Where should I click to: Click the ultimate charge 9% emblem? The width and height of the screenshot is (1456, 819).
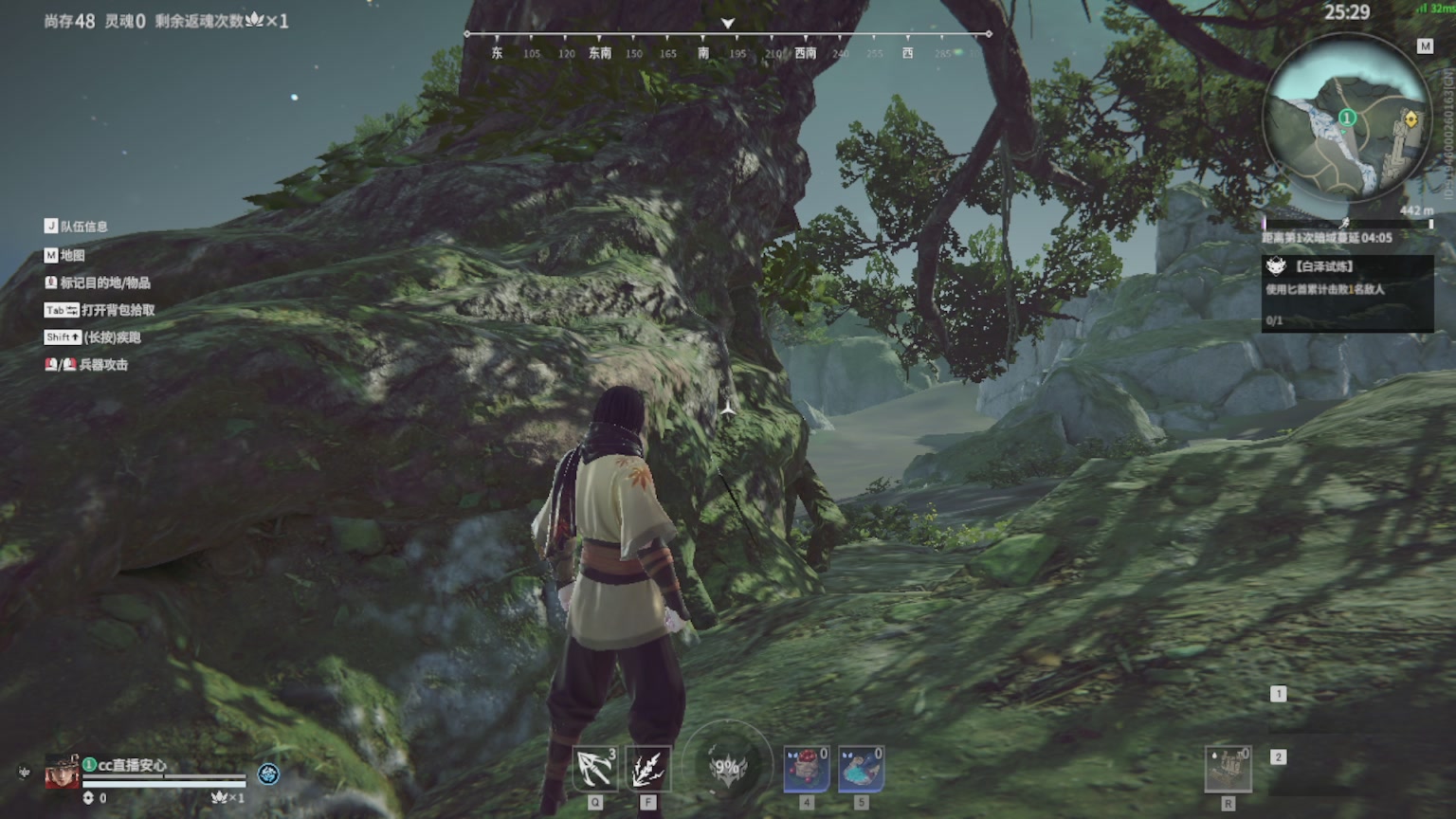727,767
